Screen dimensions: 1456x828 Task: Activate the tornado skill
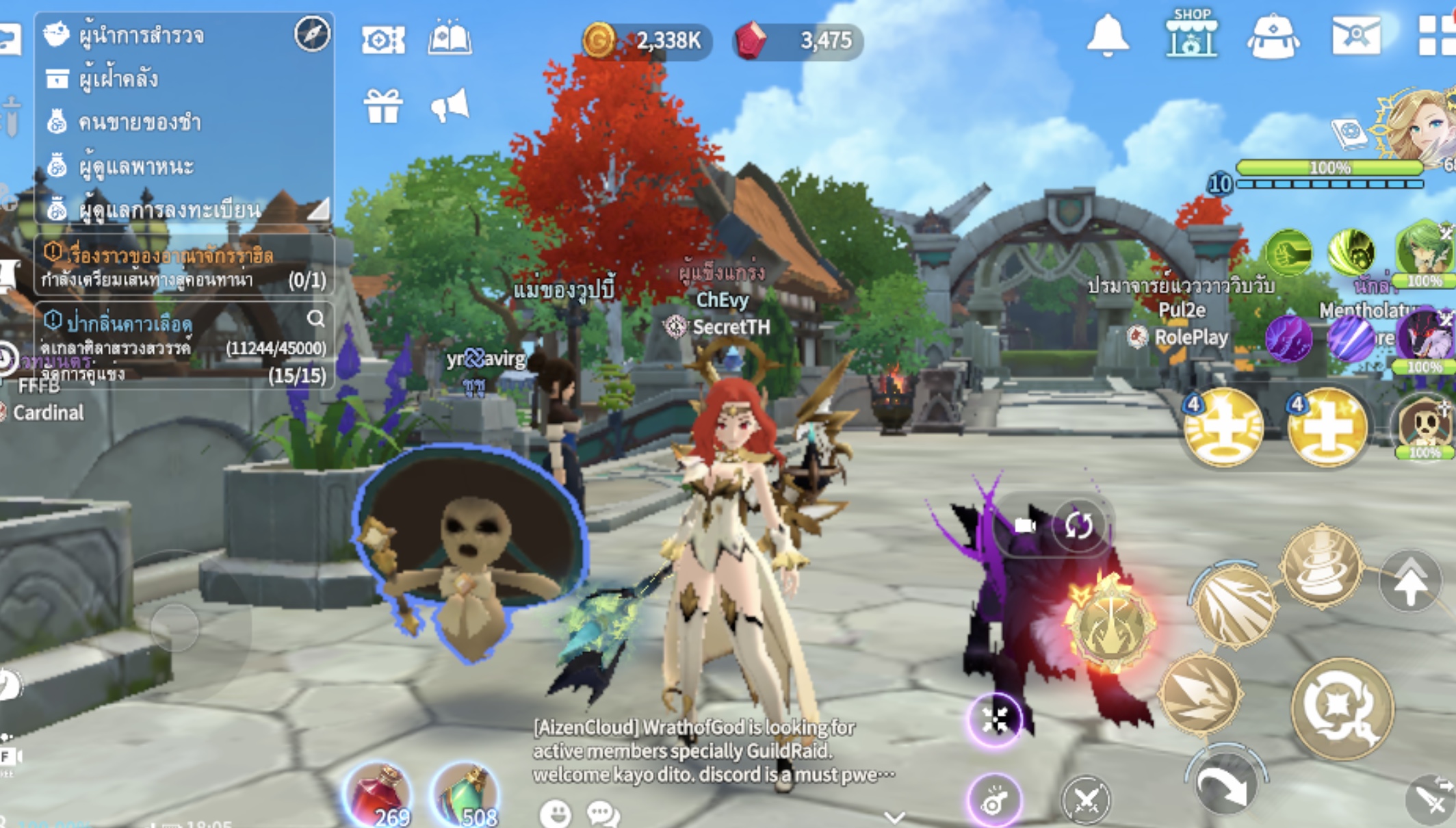click(1321, 567)
